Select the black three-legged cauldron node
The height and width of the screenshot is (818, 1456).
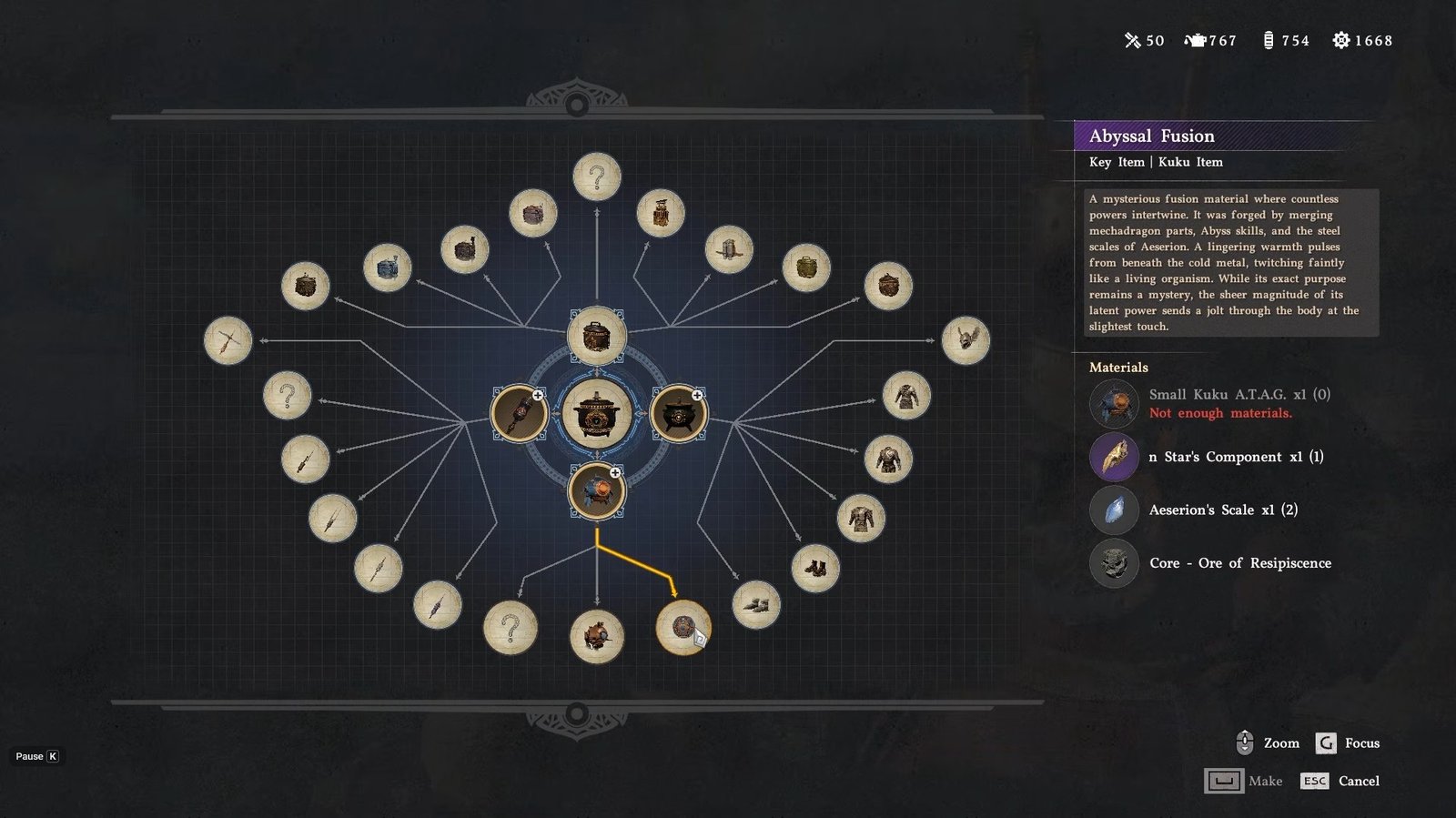point(678,413)
